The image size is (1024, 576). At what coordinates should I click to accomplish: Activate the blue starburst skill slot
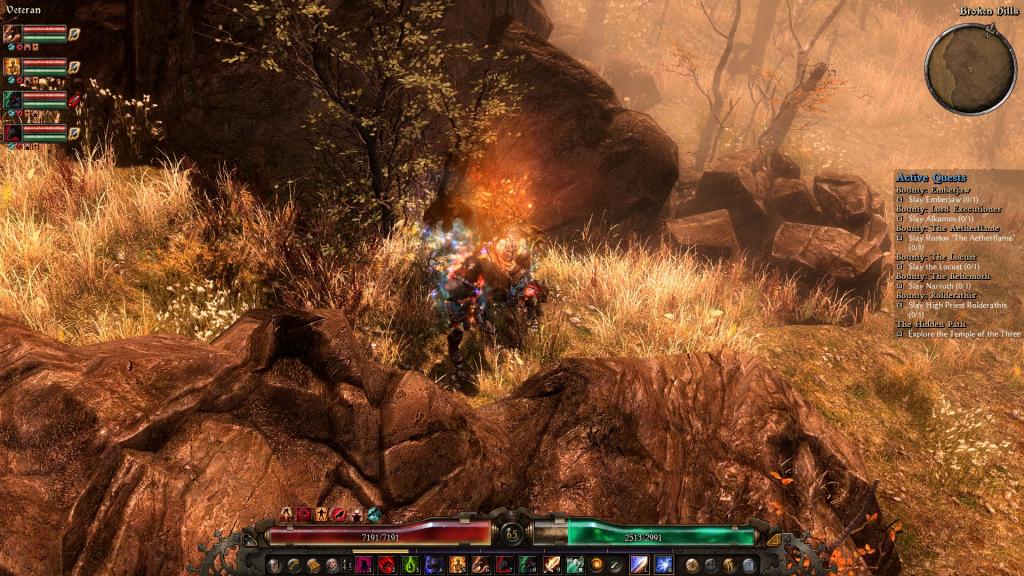tap(663, 565)
